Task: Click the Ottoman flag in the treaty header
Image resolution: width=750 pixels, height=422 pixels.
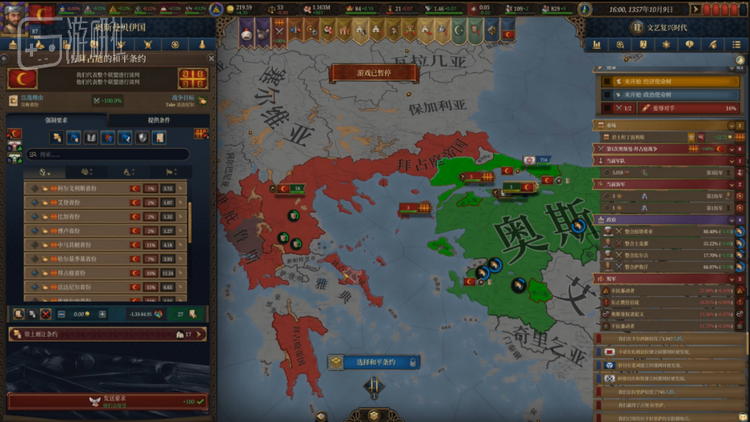Action: click(20, 78)
